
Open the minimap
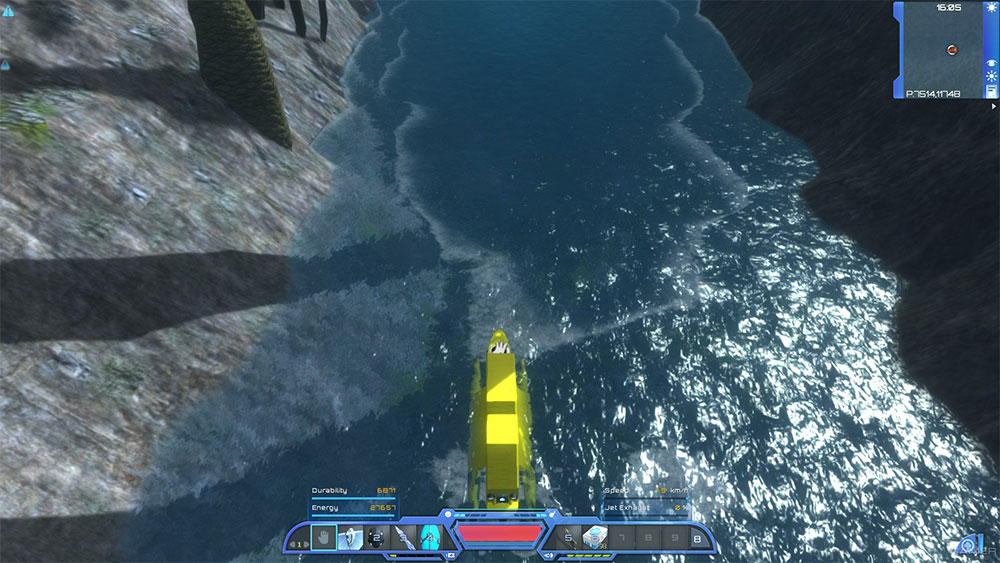(943, 48)
